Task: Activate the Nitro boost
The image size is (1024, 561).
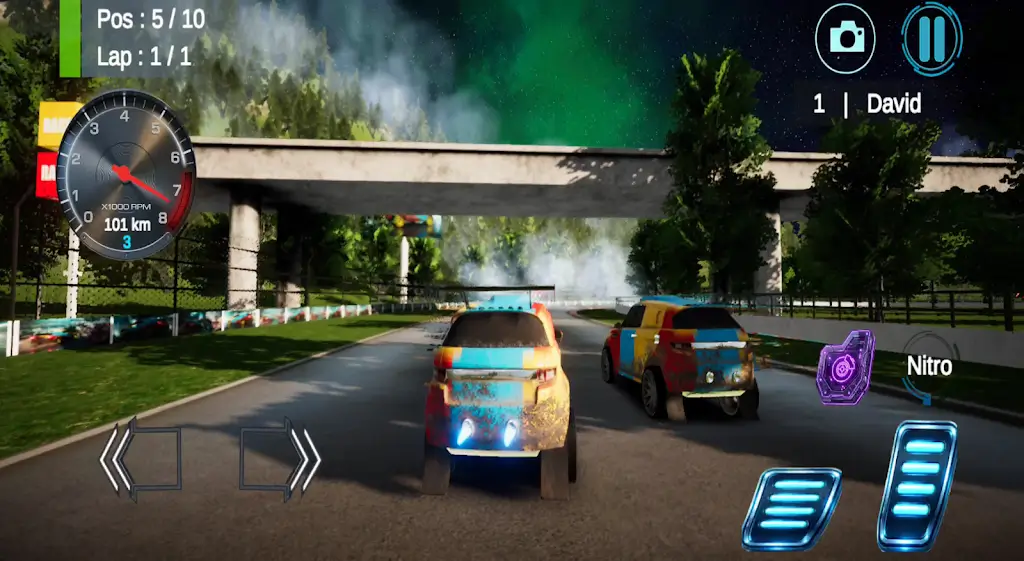Action: [930, 368]
